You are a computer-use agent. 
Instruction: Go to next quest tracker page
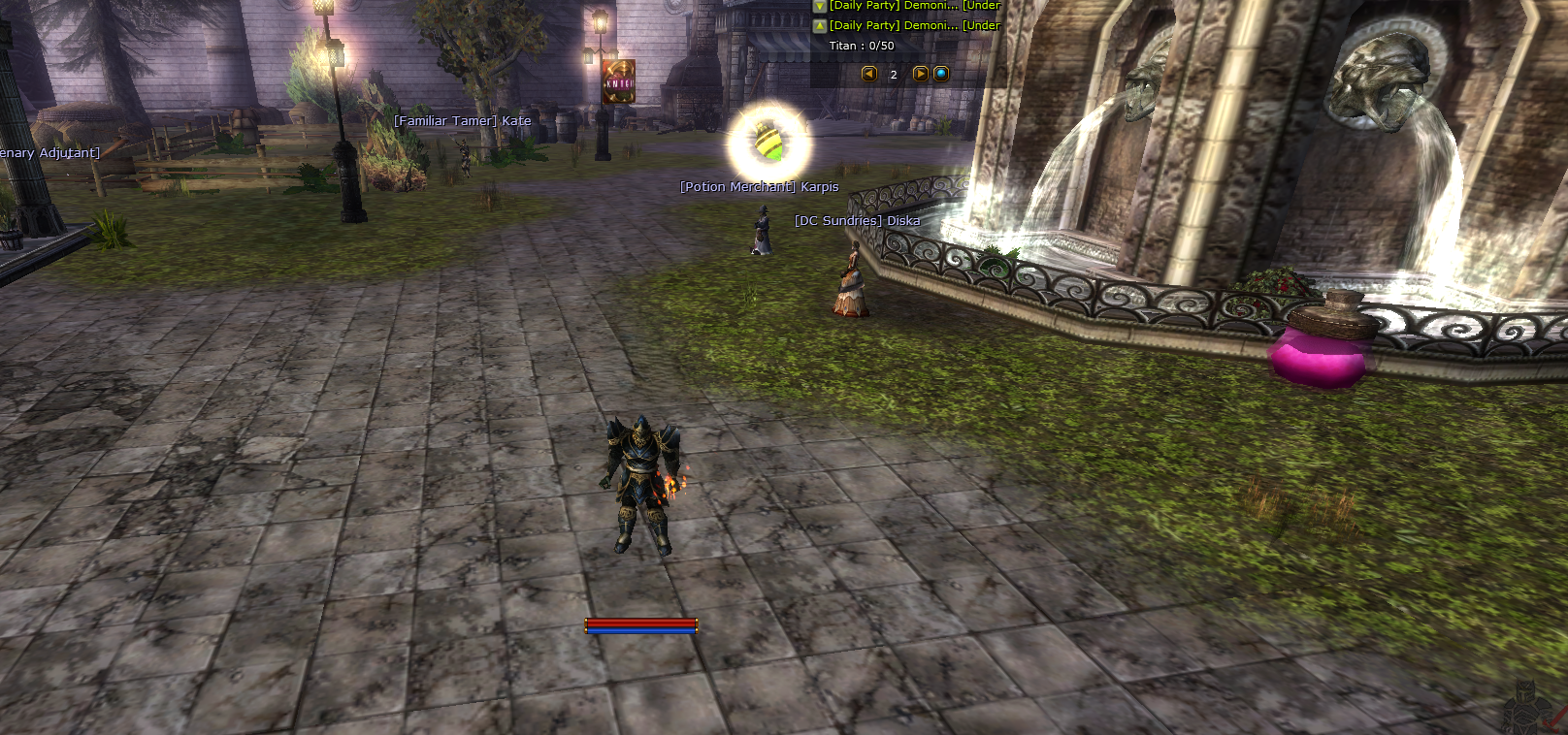click(x=920, y=74)
